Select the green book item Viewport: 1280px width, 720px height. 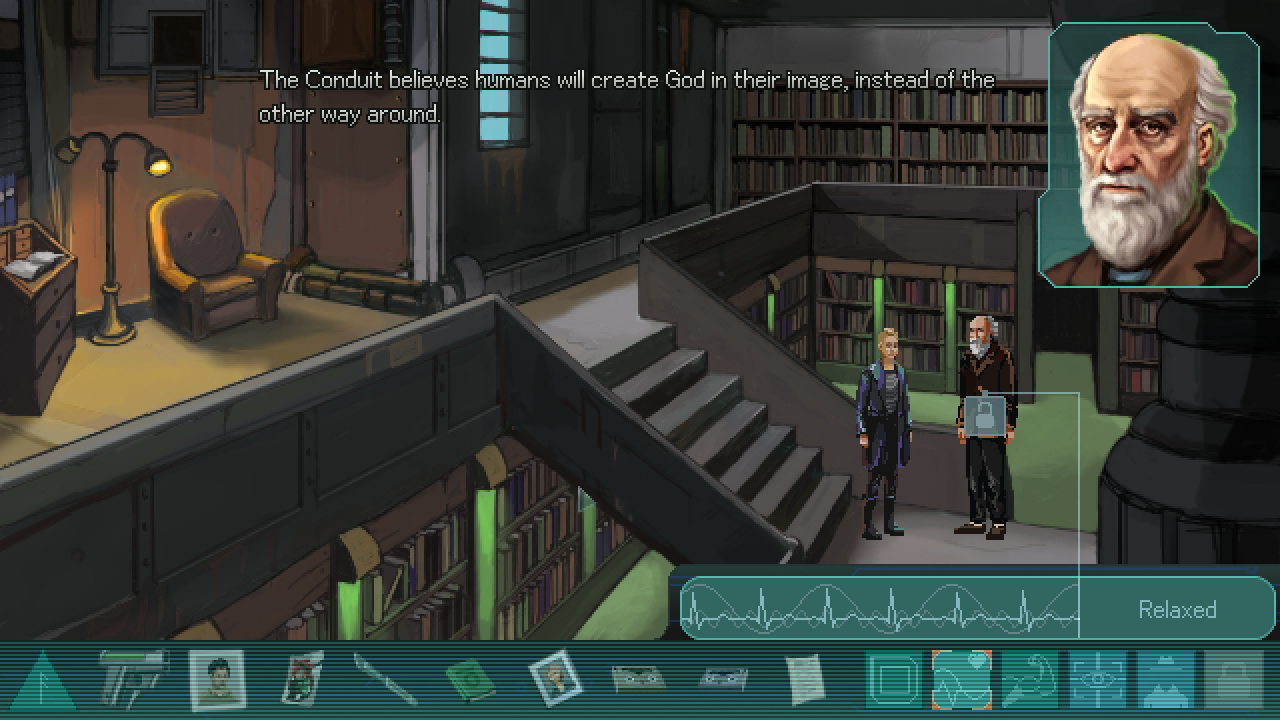coord(470,682)
